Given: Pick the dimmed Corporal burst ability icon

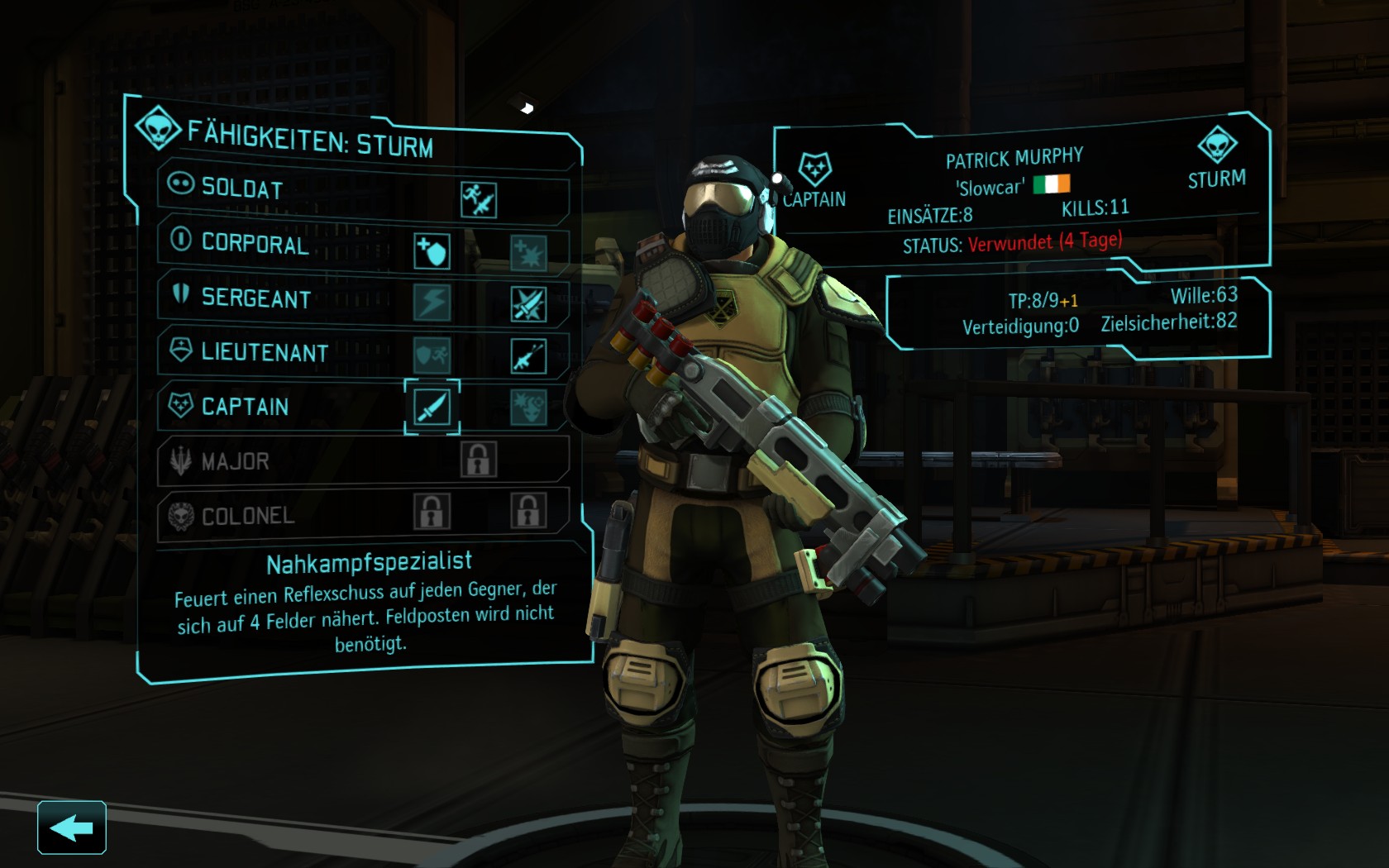Looking at the screenshot, I should [x=528, y=253].
